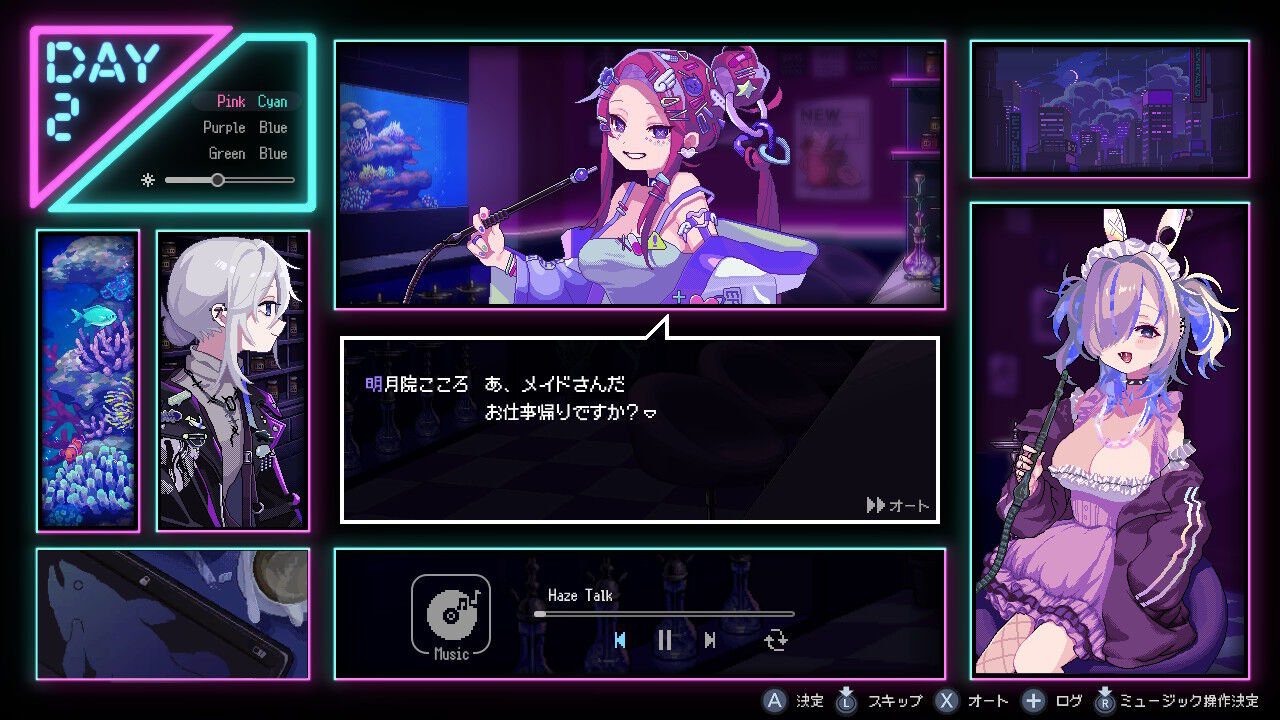Choose the Purple Blue color option
This screenshot has width=1280, height=720.
pyautogui.click(x=247, y=127)
